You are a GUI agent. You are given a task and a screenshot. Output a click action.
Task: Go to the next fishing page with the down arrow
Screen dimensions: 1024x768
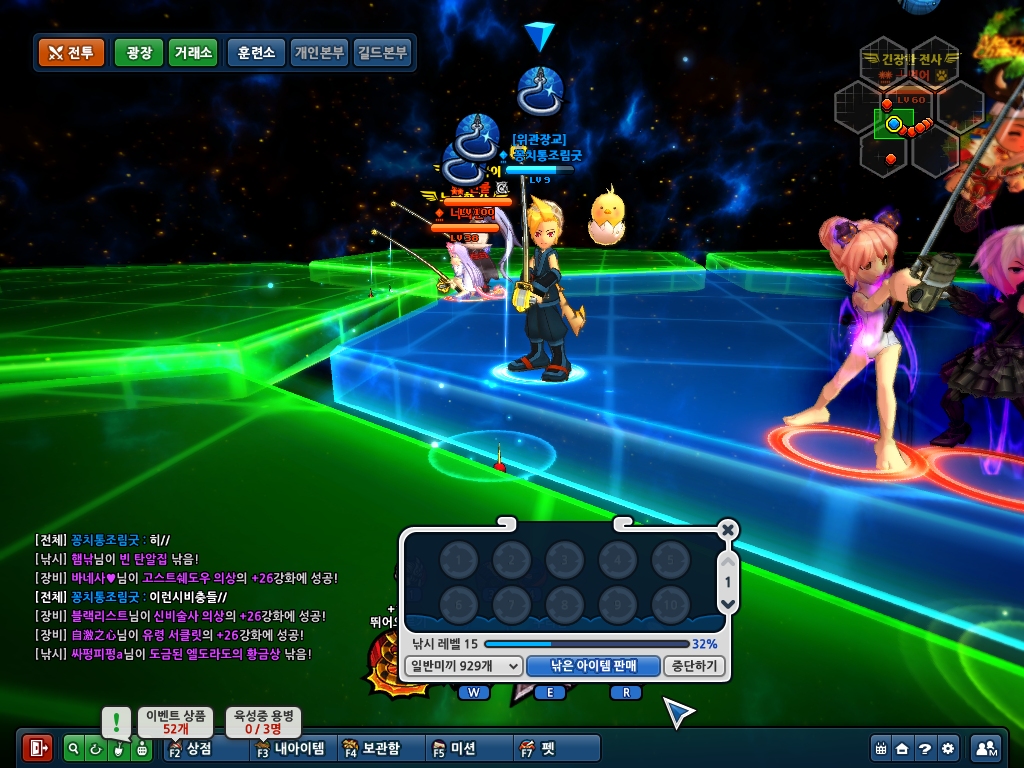(728, 604)
